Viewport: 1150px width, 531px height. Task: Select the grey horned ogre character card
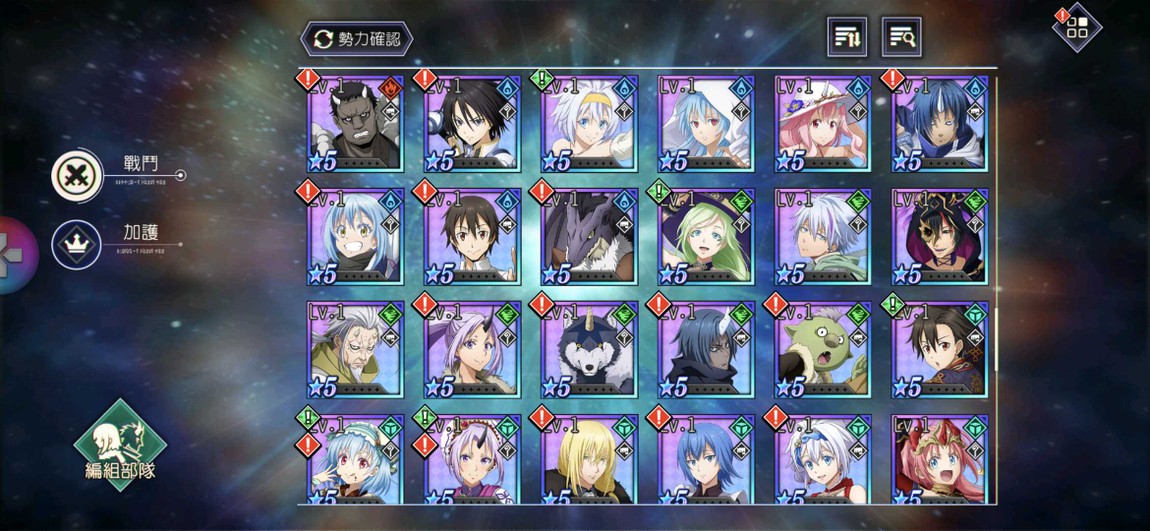coord(355,124)
